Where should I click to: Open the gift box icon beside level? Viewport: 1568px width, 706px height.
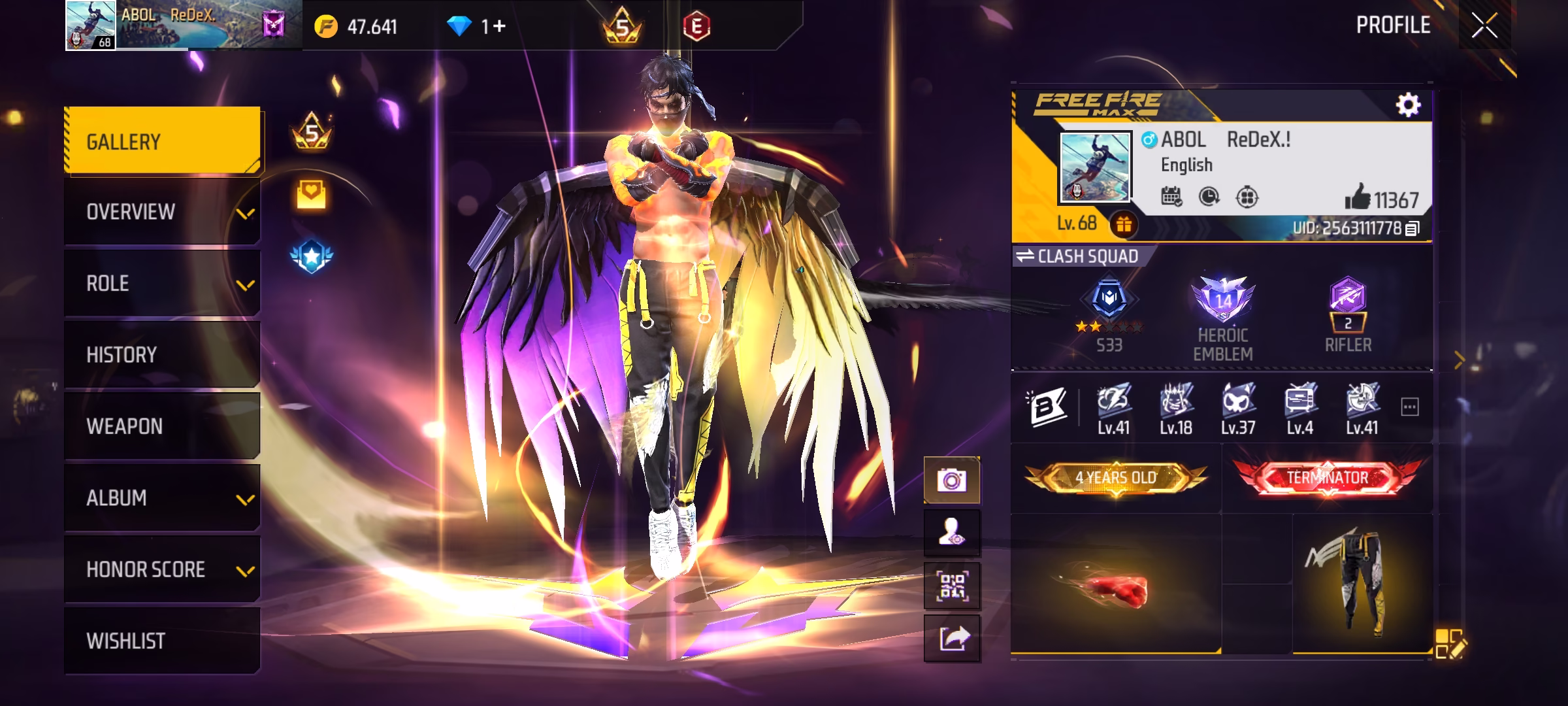click(x=1123, y=225)
